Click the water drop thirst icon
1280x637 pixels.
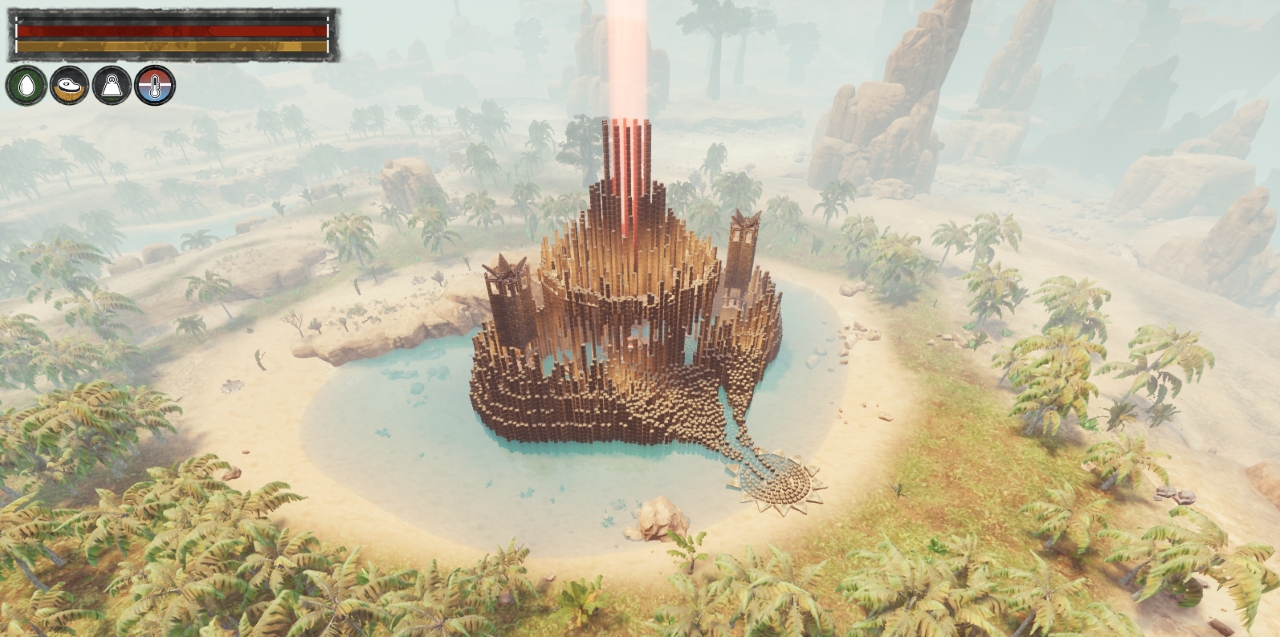(26, 85)
